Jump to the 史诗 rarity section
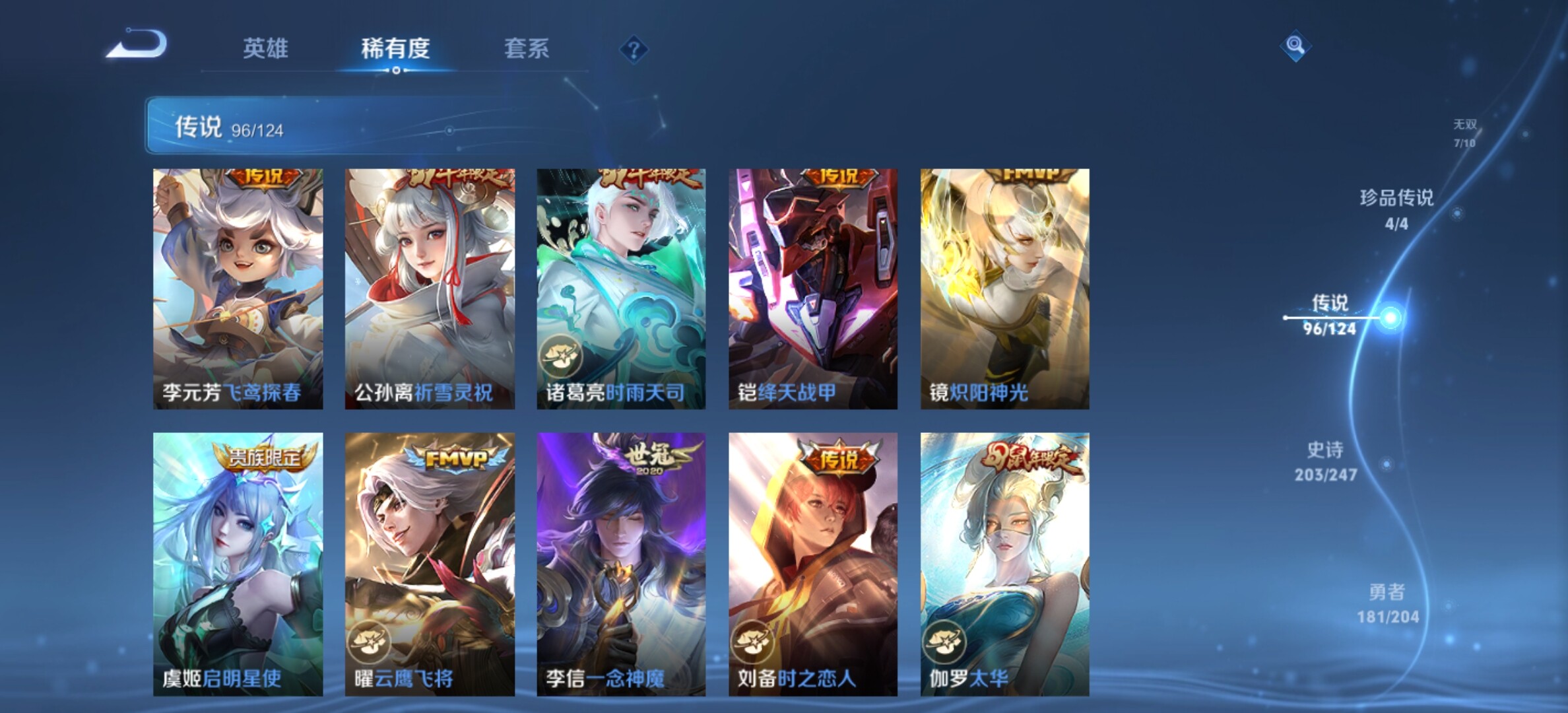Screen dimensions: 1568x713 point(1325,461)
